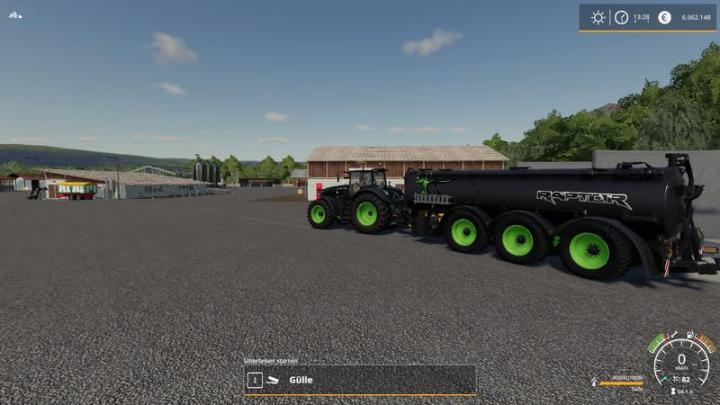This screenshot has width=720, height=405.
Task: Click the sun weather icon
Action: (x=598, y=17)
